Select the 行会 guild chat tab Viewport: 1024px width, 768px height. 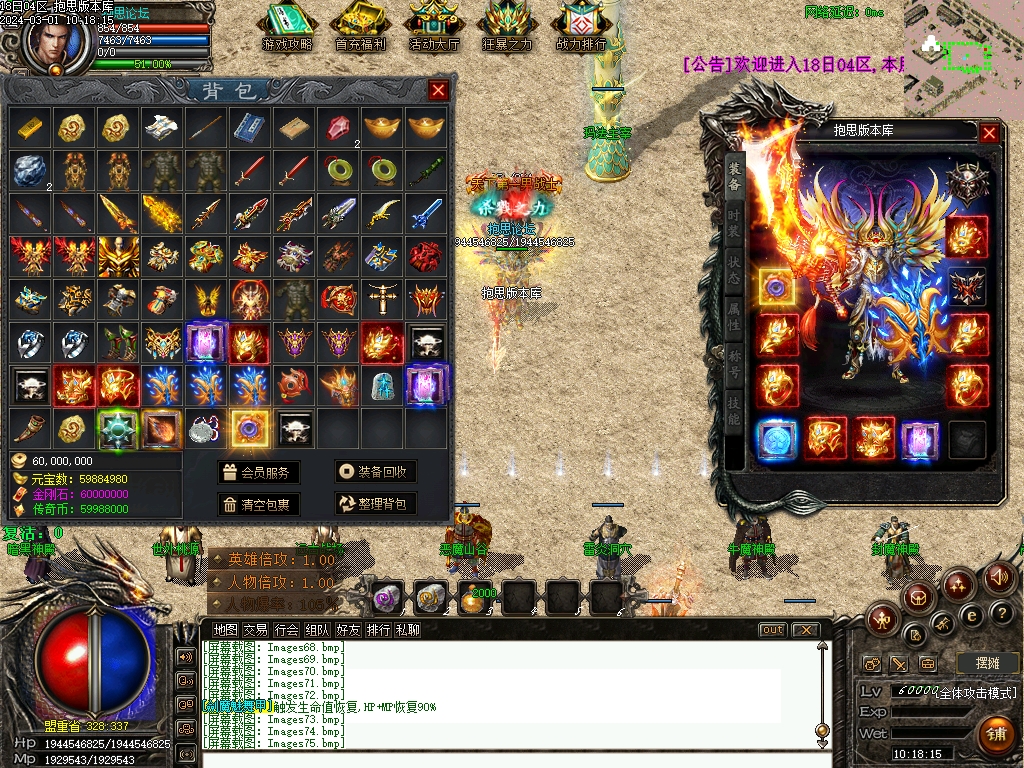pos(287,630)
